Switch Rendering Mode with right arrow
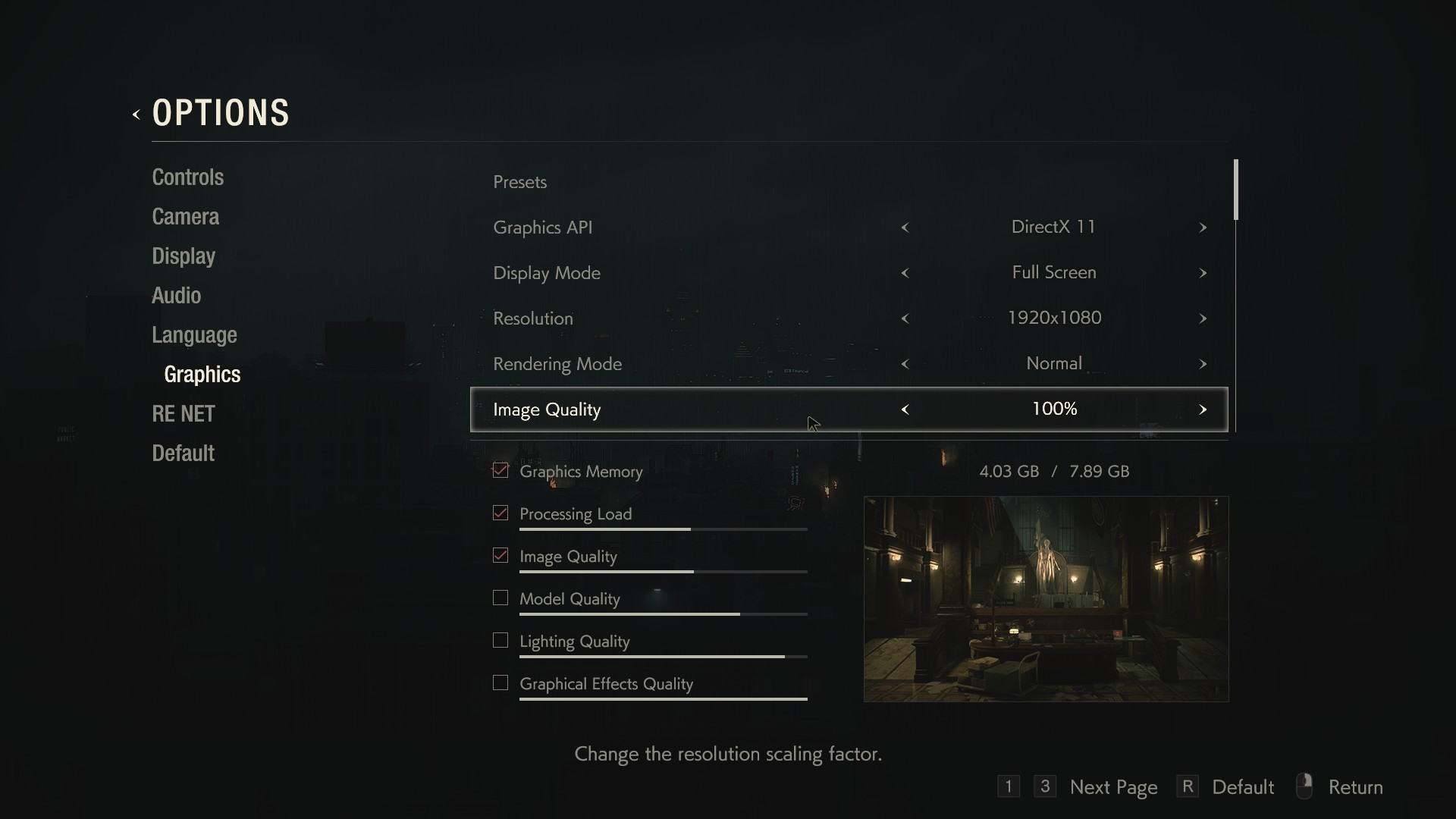Viewport: 1456px width, 819px height. [1203, 364]
